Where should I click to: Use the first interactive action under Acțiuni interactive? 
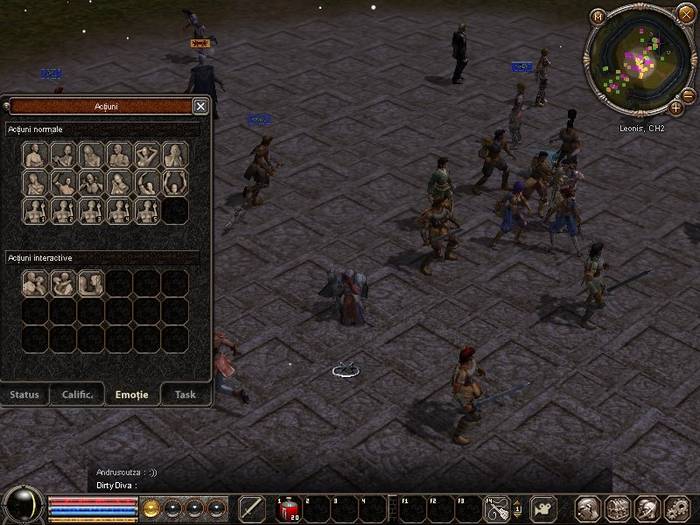pos(35,284)
